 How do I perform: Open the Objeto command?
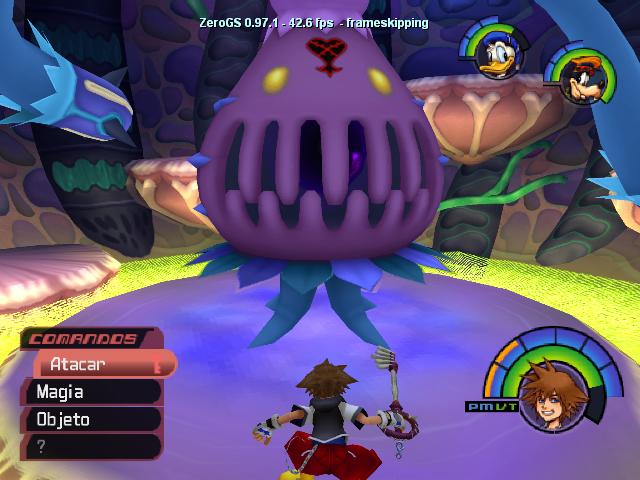(x=90, y=419)
